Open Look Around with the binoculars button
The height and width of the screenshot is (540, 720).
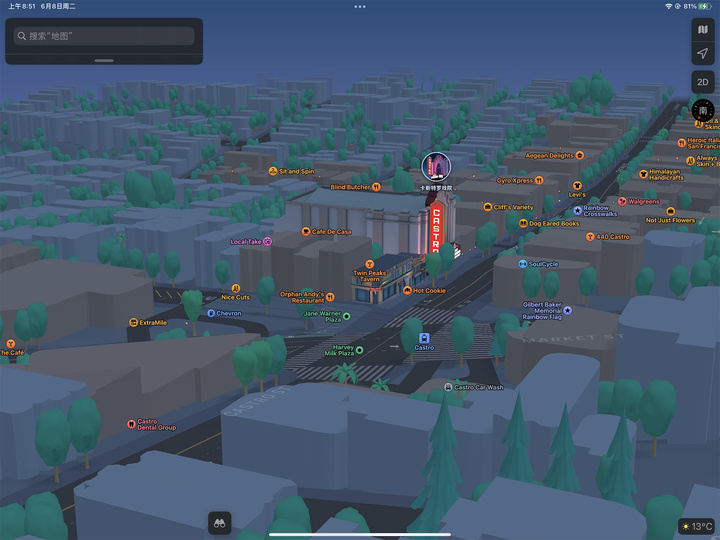[x=219, y=521]
